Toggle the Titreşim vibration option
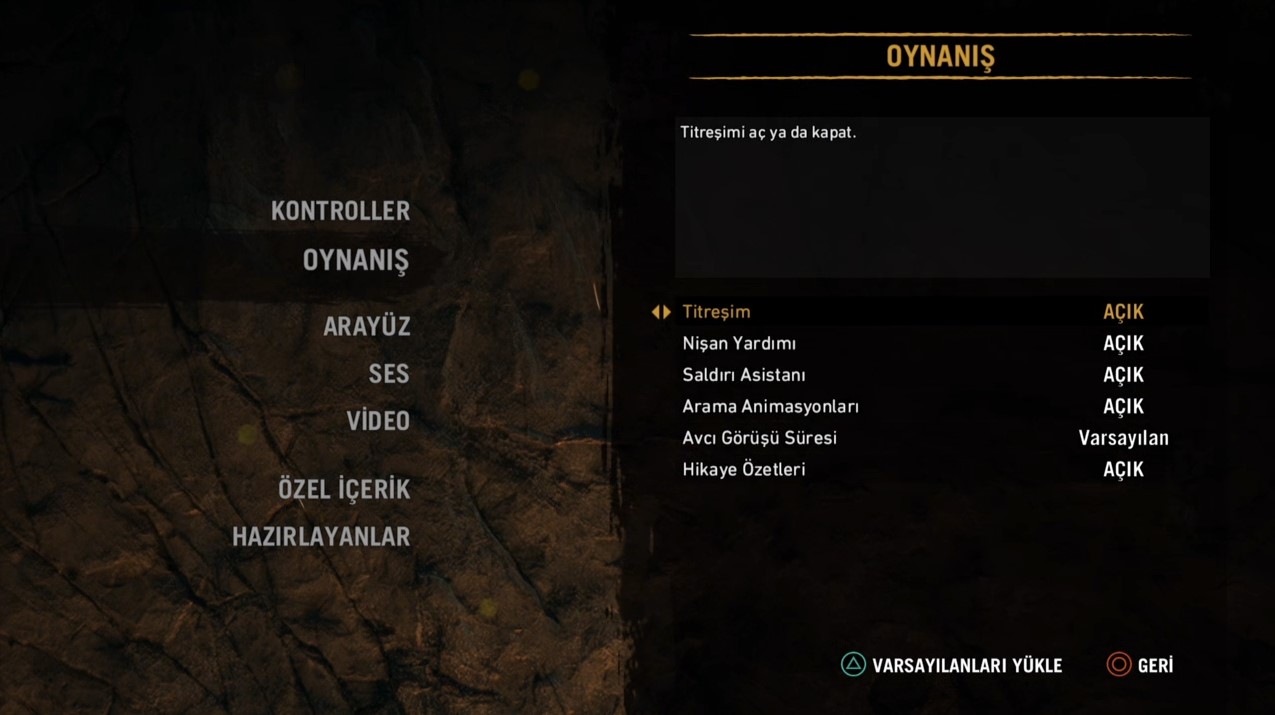 coord(1123,312)
